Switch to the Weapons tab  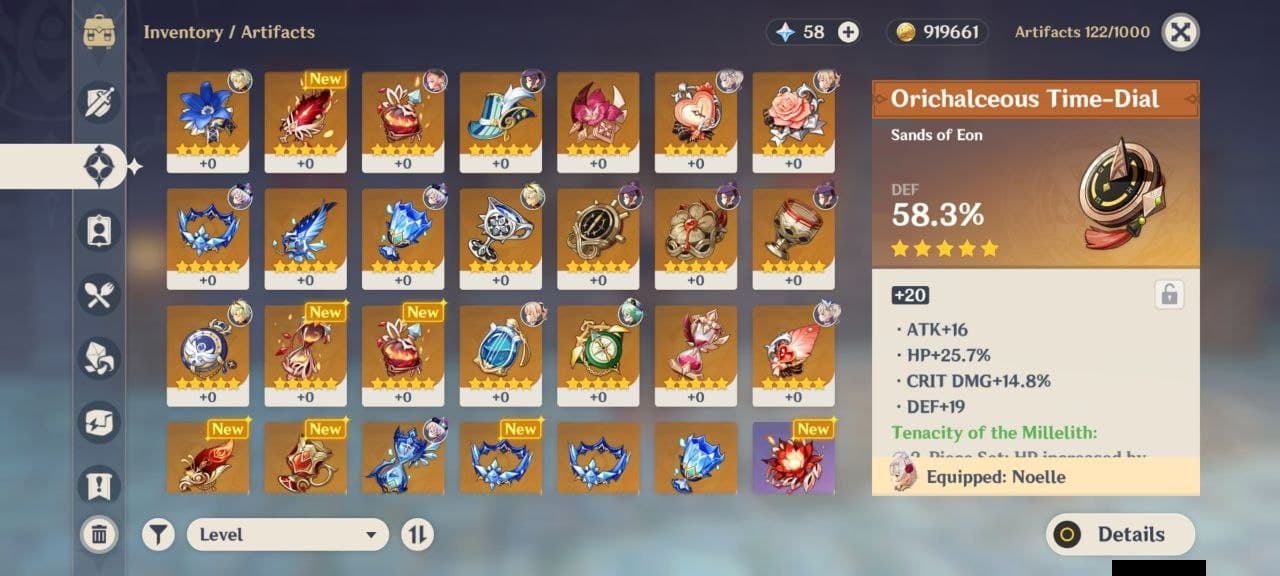coord(99,103)
